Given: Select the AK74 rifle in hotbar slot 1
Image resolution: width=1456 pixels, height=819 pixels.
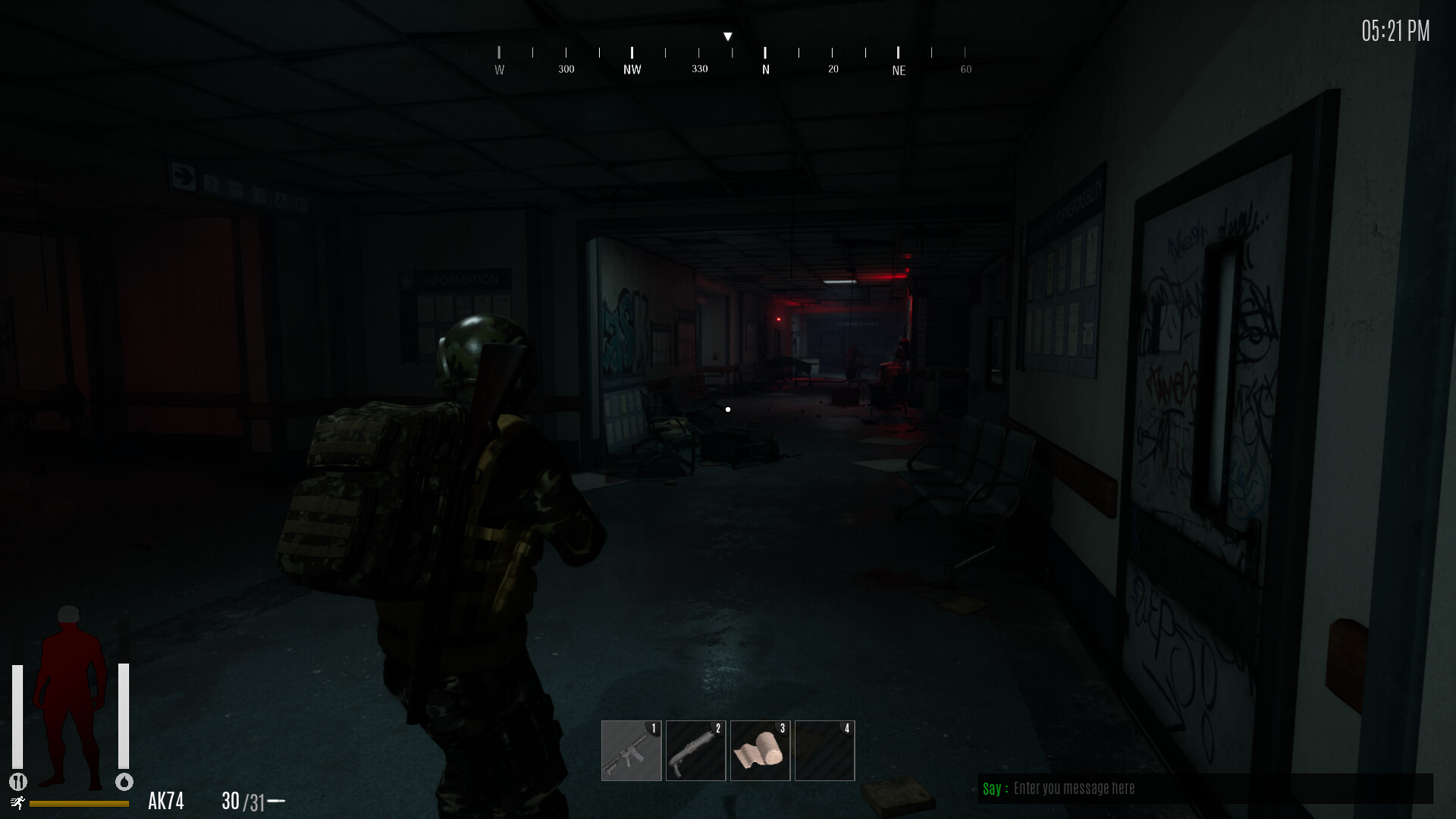Looking at the screenshot, I should [631, 750].
